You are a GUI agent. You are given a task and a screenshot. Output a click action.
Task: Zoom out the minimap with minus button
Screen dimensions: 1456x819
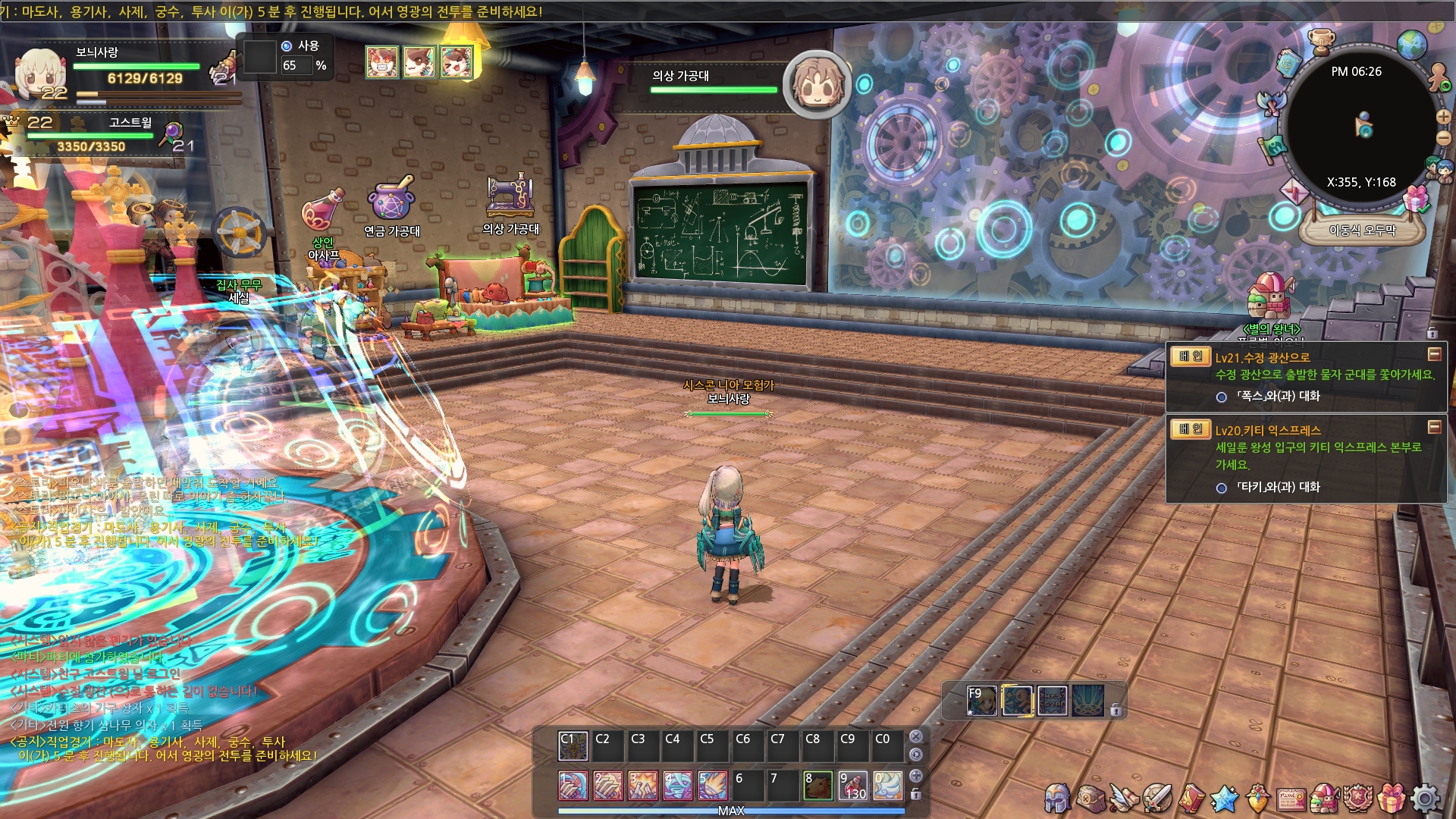pyautogui.click(x=1443, y=137)
